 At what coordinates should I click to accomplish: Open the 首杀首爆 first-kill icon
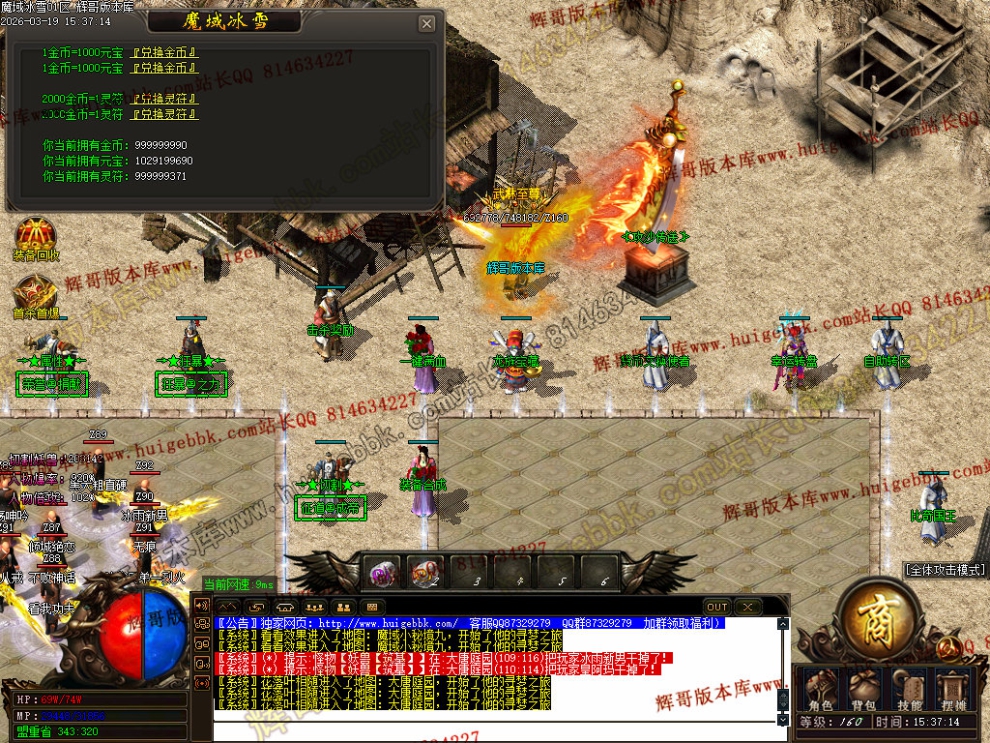click(35, 296)
